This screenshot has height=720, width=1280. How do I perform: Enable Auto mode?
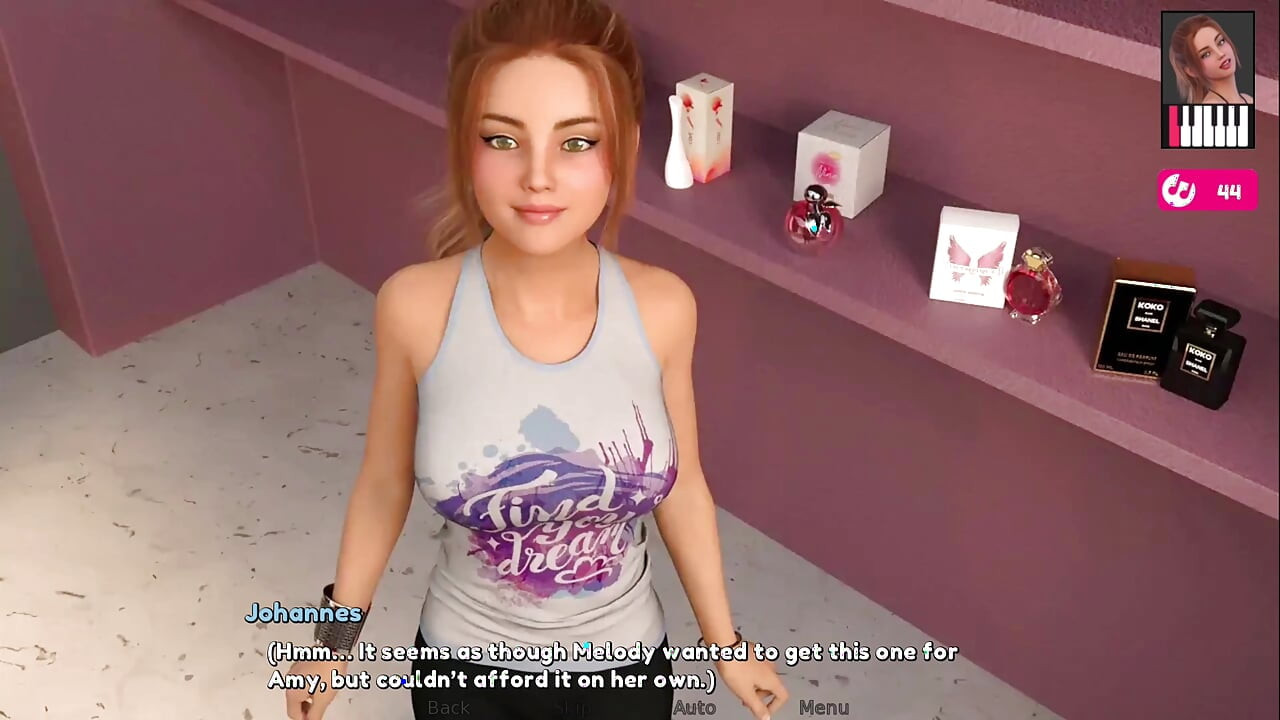click(x=695, y=707)
